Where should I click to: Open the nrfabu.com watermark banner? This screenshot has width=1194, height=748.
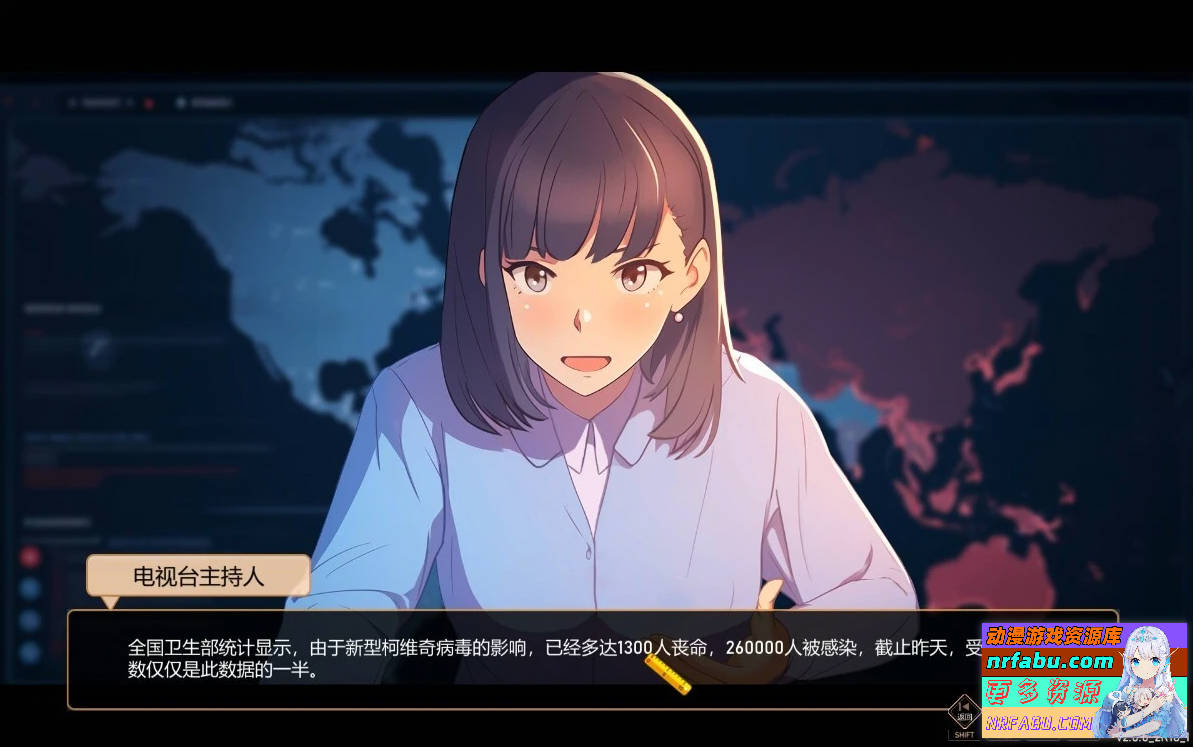[1084, 680]
